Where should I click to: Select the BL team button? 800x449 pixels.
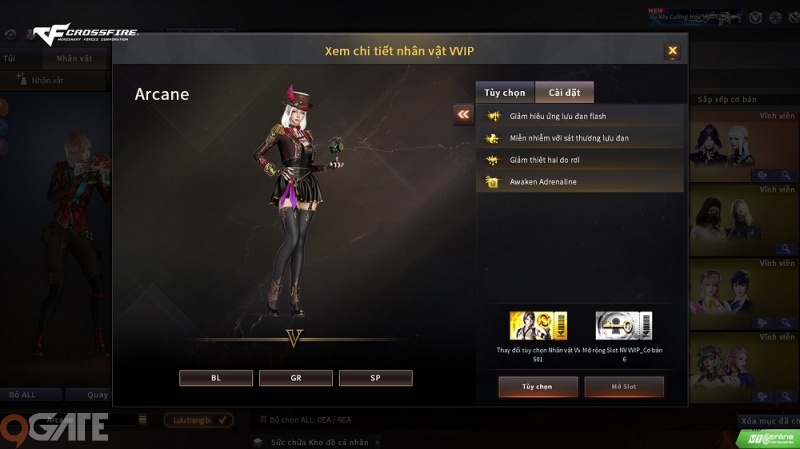pyautogui.click(x=216, y=378)
